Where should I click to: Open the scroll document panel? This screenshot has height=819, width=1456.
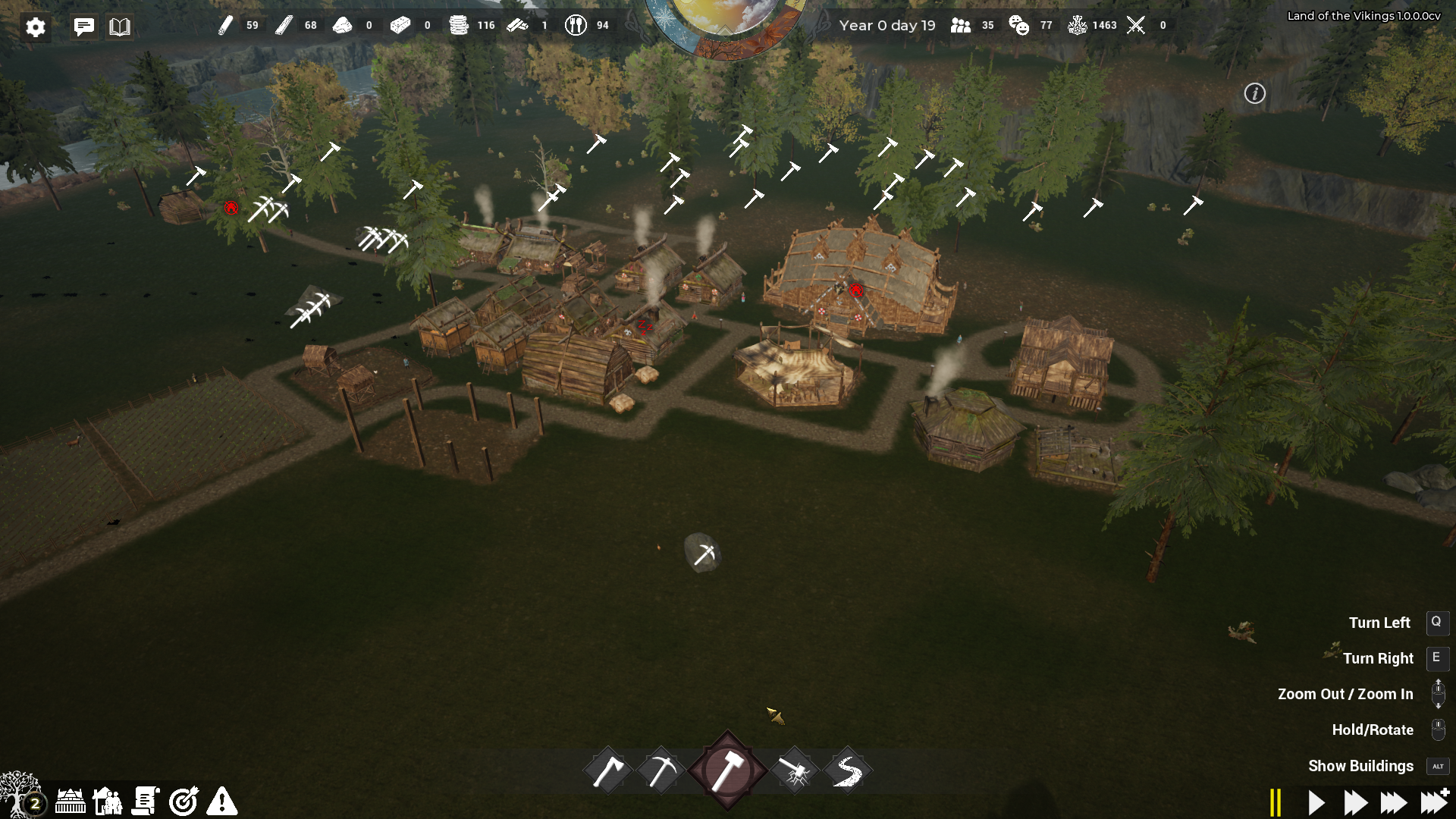coord(146,801)
